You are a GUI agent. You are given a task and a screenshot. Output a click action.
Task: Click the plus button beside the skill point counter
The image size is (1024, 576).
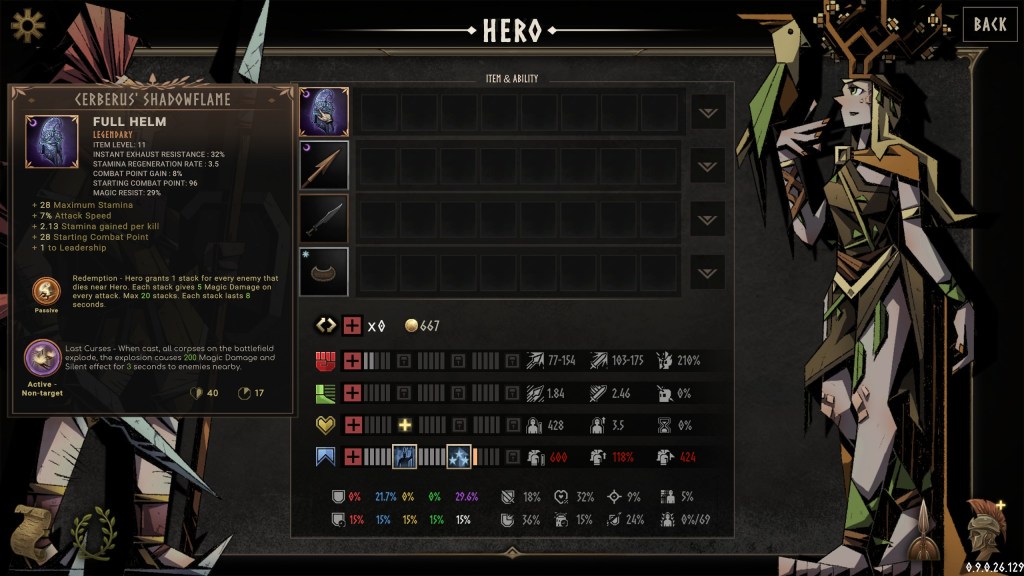pyautogui.click(x=352, y=326)
